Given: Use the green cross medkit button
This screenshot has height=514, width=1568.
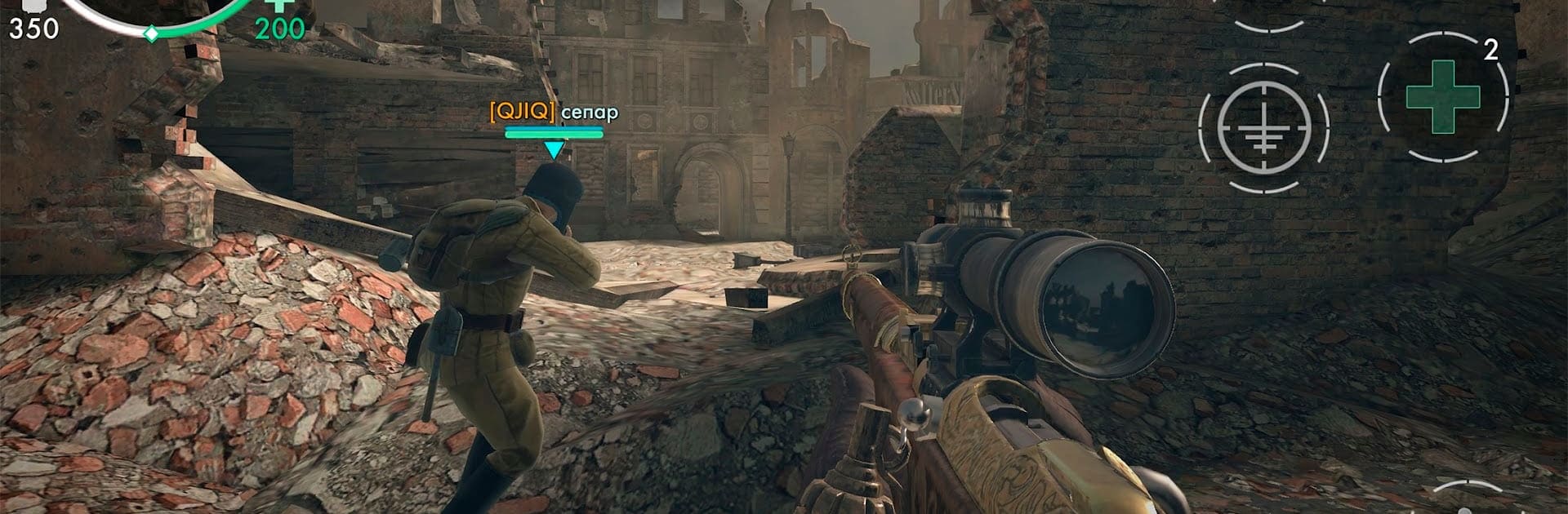Looking at the screenshot, I should coord(1442,97).
